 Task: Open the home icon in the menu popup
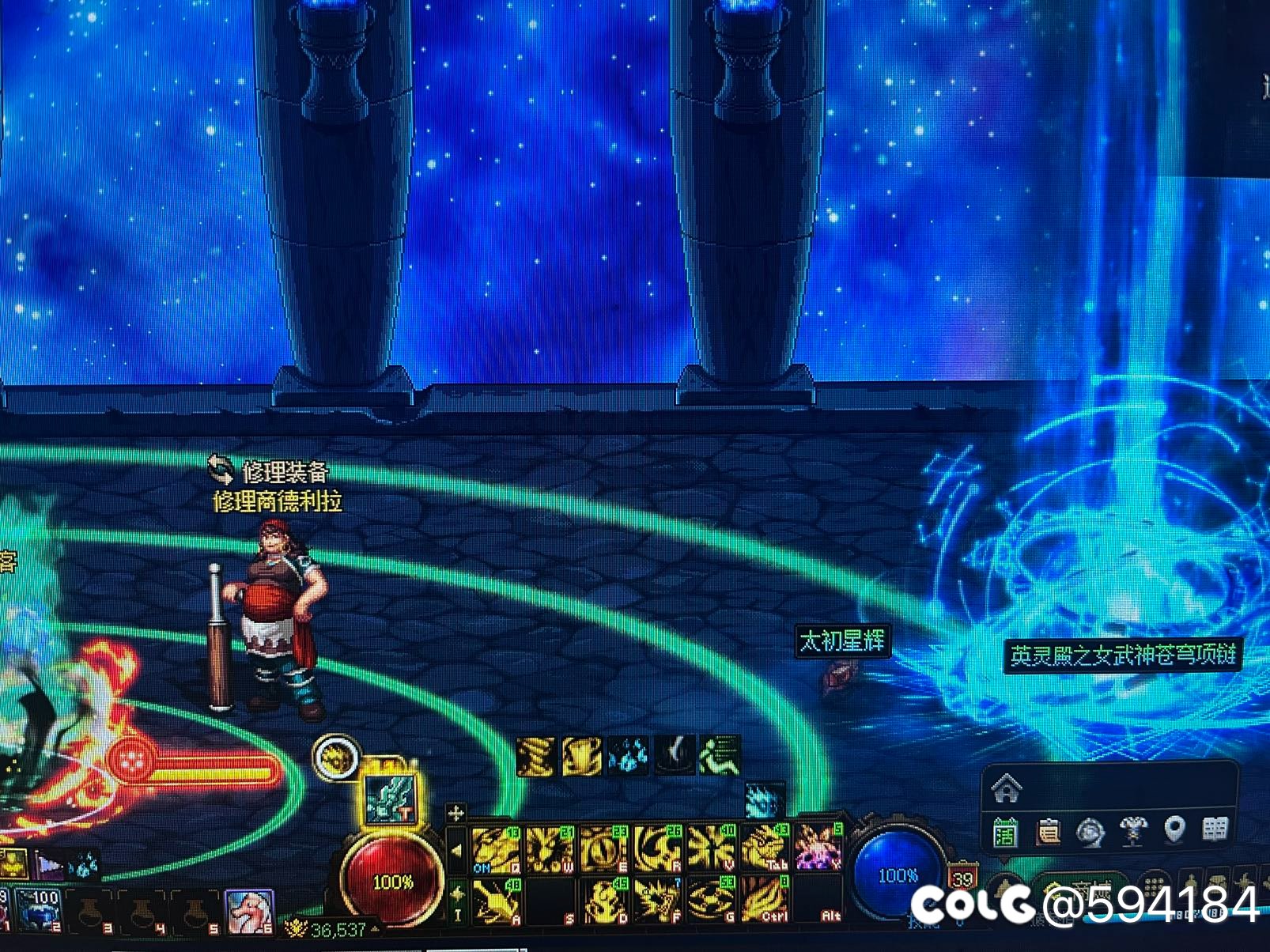point(1006,788)
